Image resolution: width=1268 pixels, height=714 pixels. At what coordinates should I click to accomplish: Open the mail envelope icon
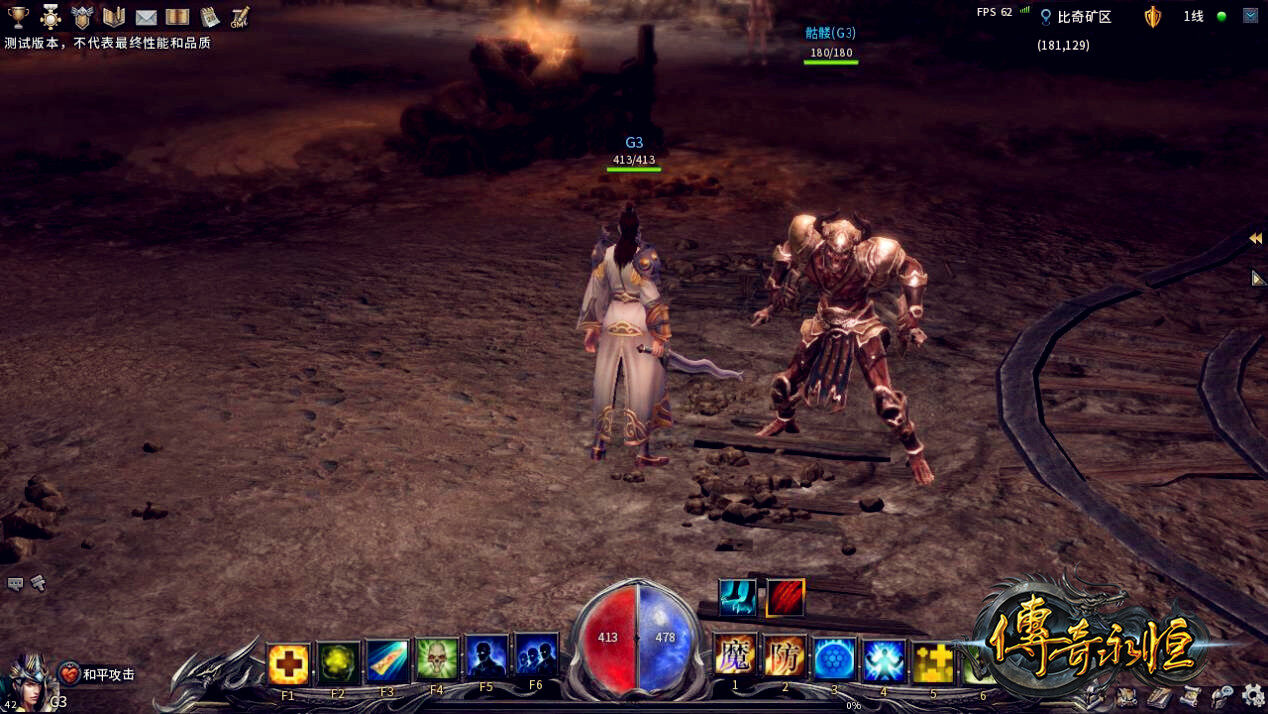pos(146,17)
